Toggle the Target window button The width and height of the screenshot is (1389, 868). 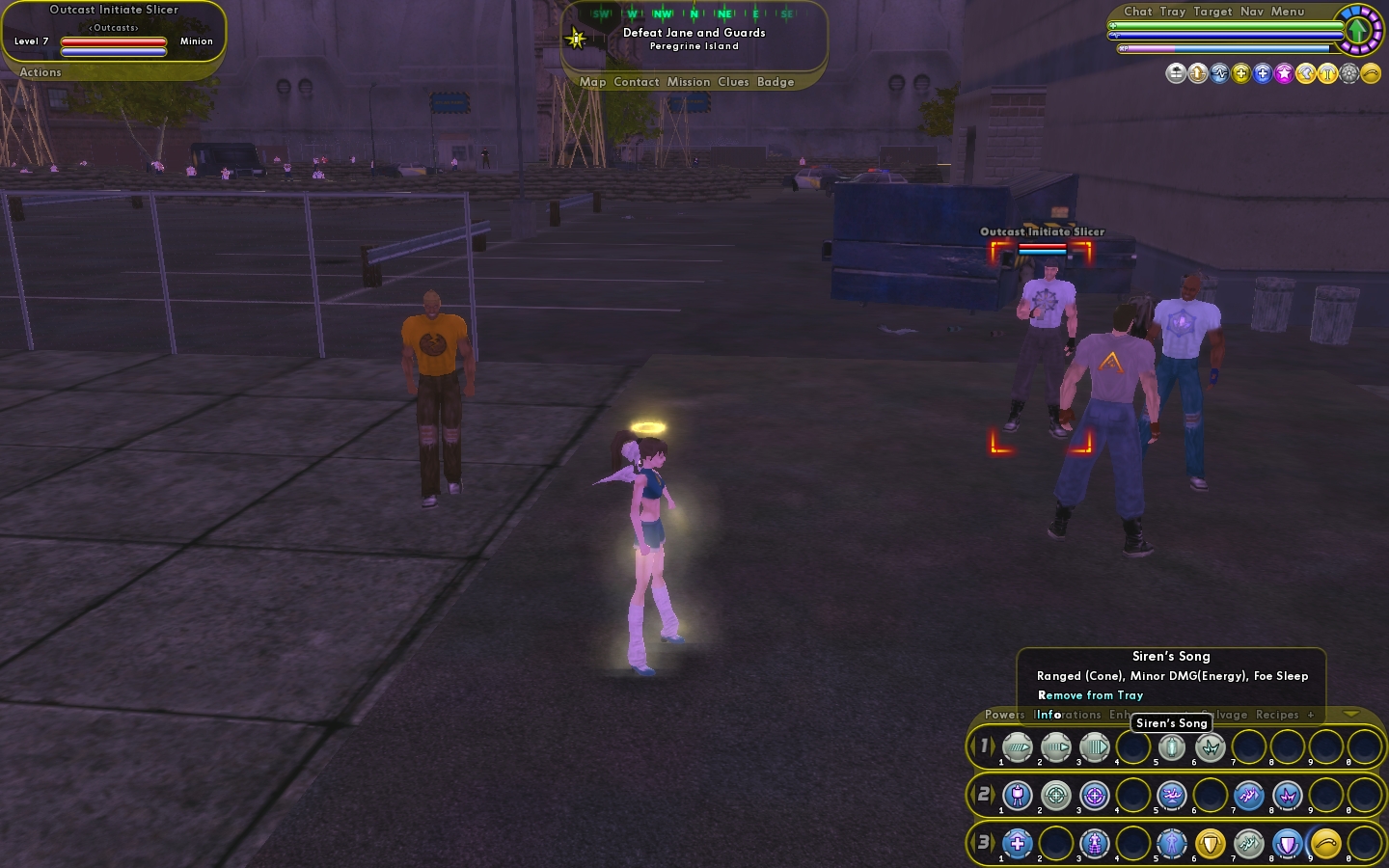tap(1212, 12)
